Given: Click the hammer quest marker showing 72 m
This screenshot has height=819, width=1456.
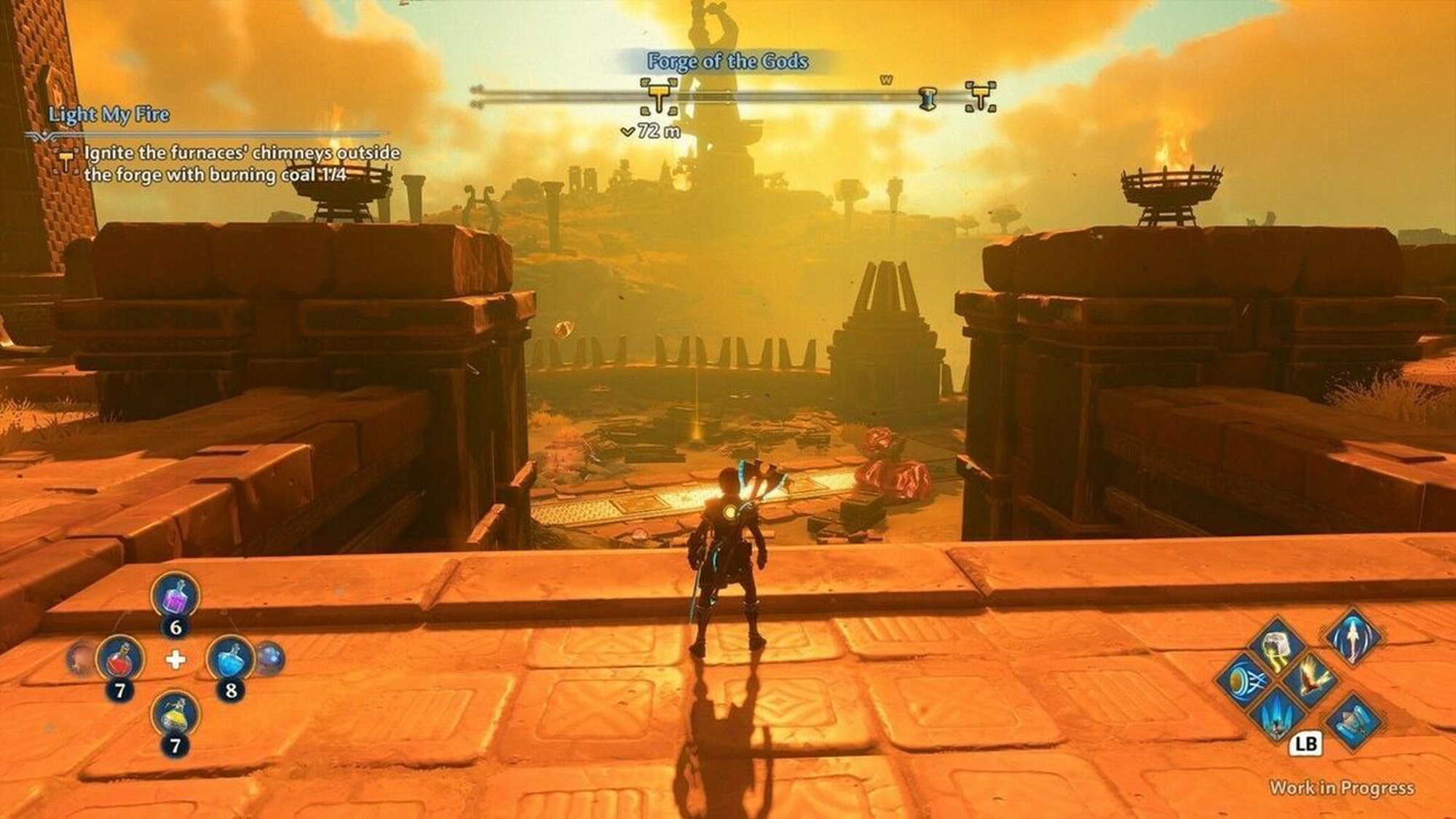Looking at the screenshot, I should tap(660, 97).
